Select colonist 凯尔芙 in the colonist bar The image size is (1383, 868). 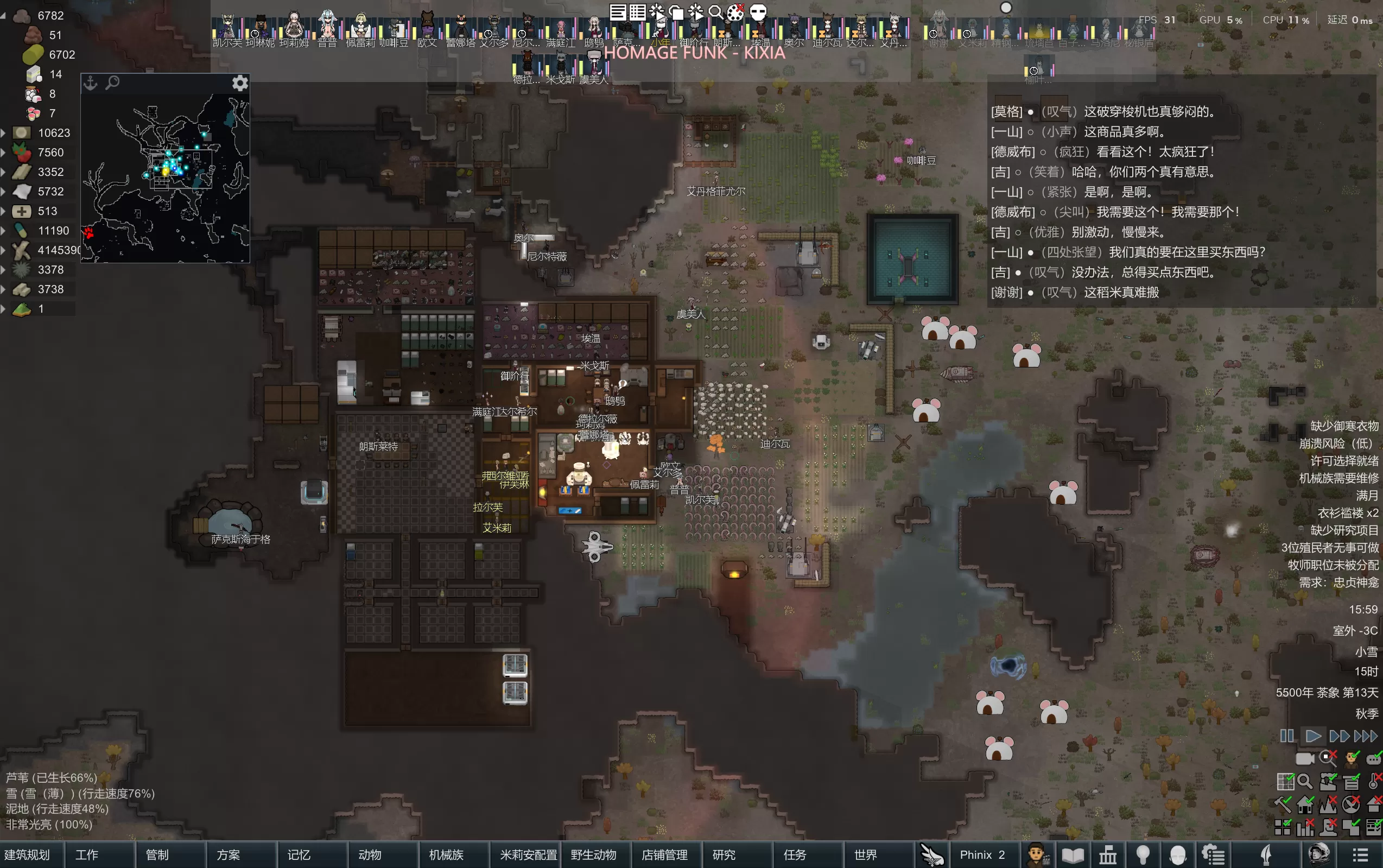pyautogui.click(x=227, y=29)
